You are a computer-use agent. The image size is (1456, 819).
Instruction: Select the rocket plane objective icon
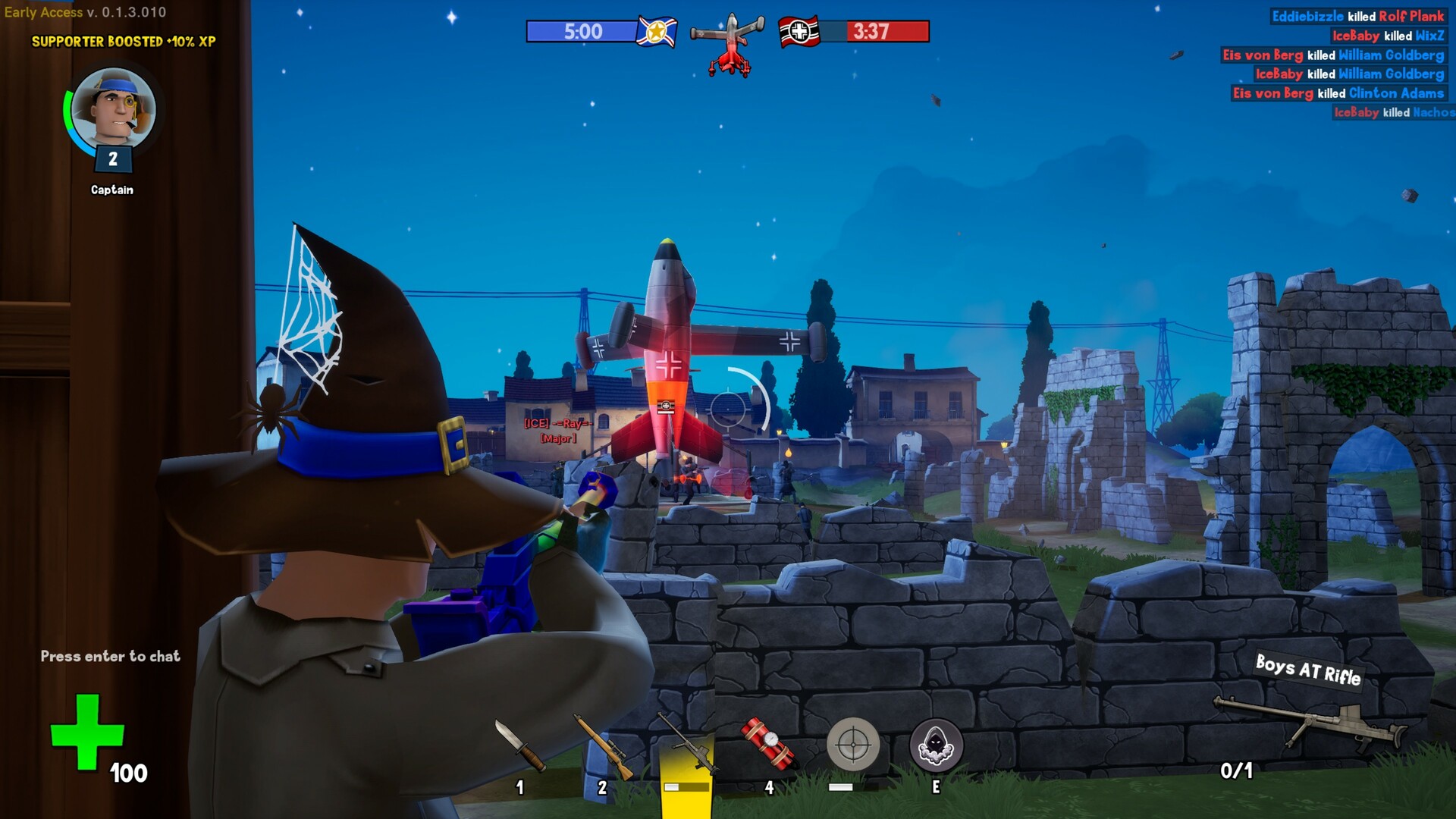click(729, 45)
